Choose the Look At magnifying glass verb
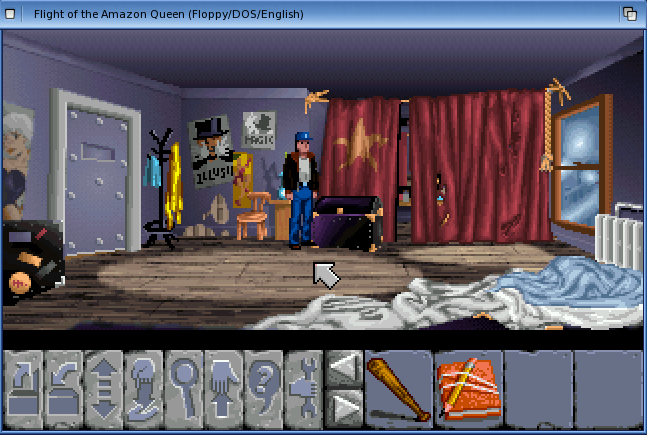Screen dimensions: 647x435 pos(184,385)
